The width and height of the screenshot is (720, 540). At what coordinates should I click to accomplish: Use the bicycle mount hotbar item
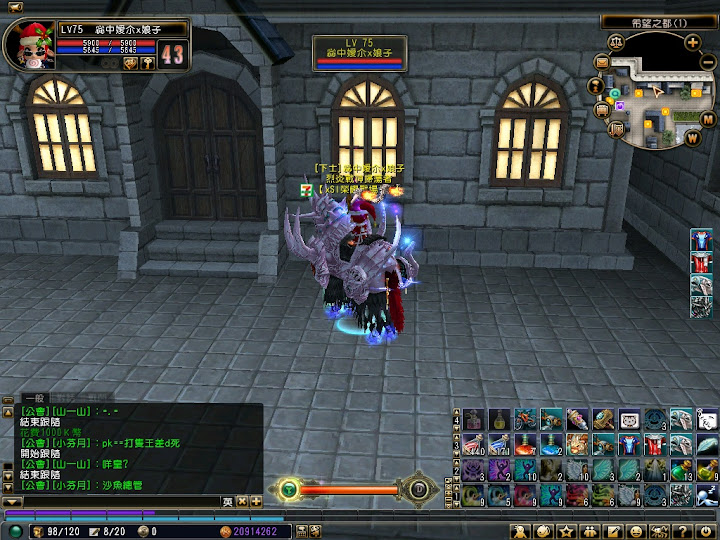click(525, 419)
